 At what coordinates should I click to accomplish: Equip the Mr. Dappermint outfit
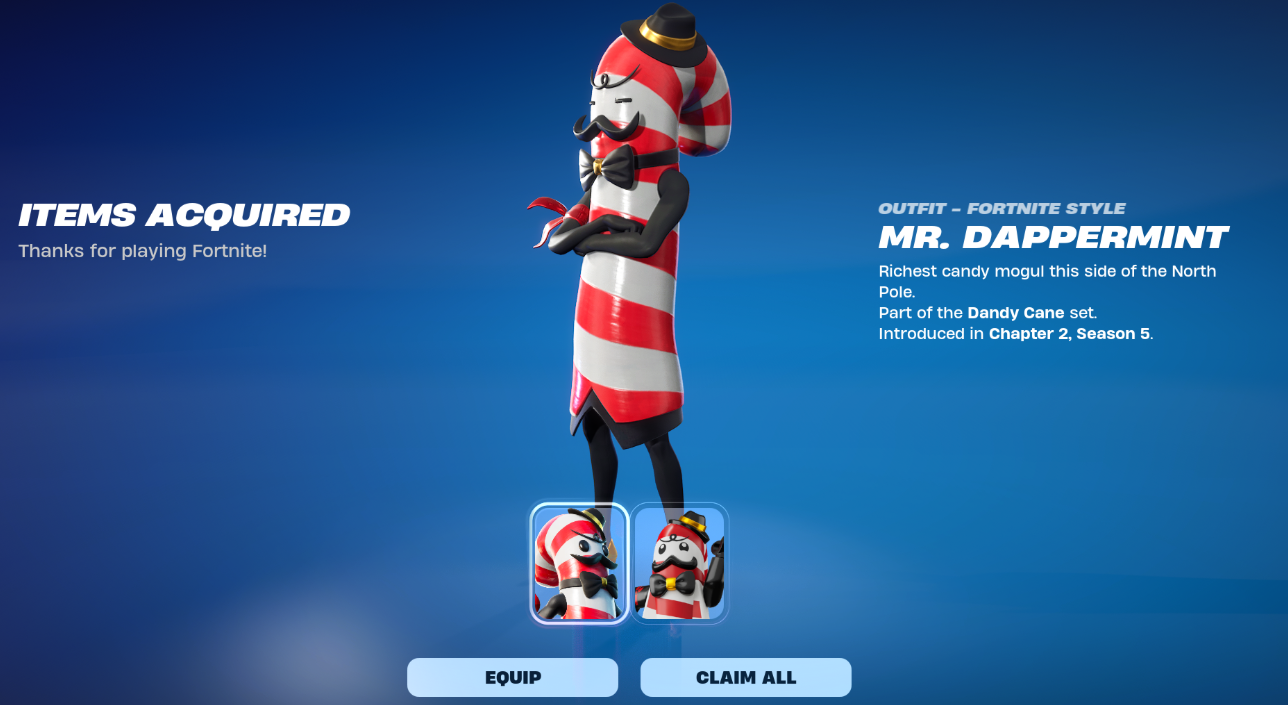(x=512, y=677)
